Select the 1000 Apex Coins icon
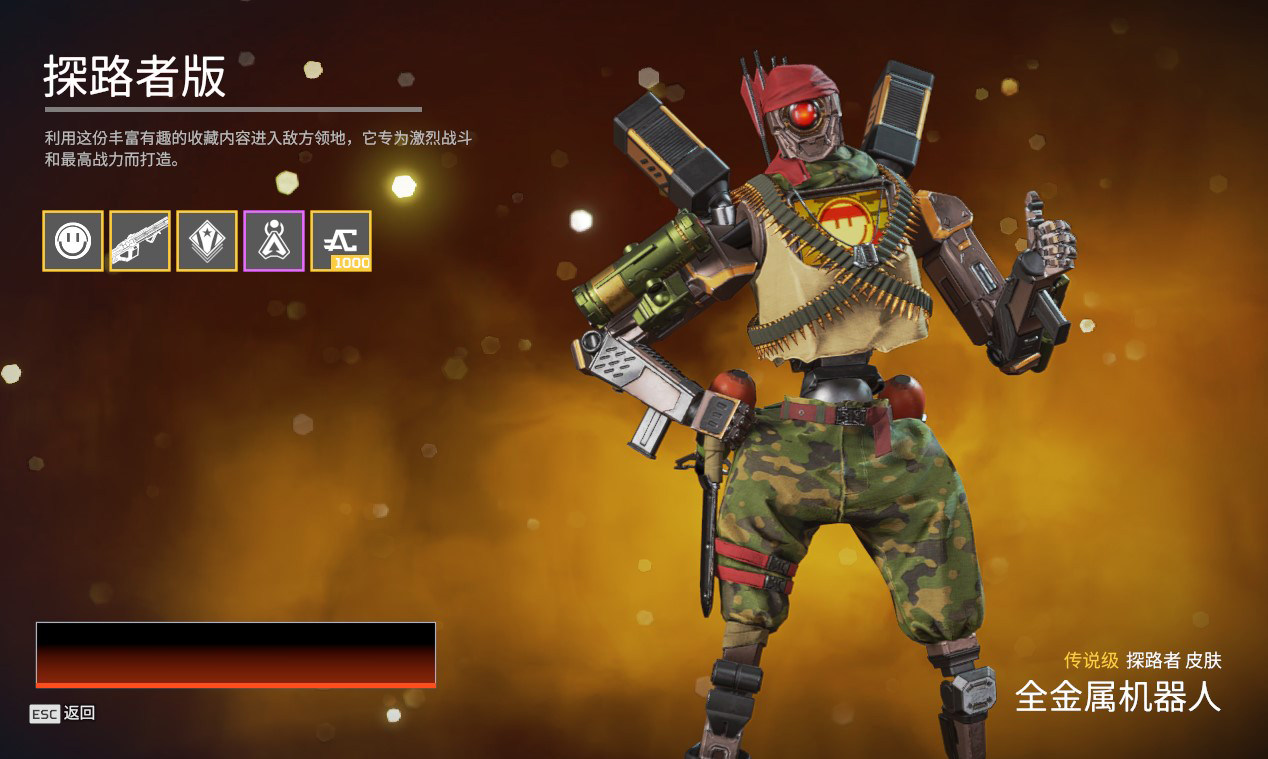 pyautogui.click(x=341, y=241)
